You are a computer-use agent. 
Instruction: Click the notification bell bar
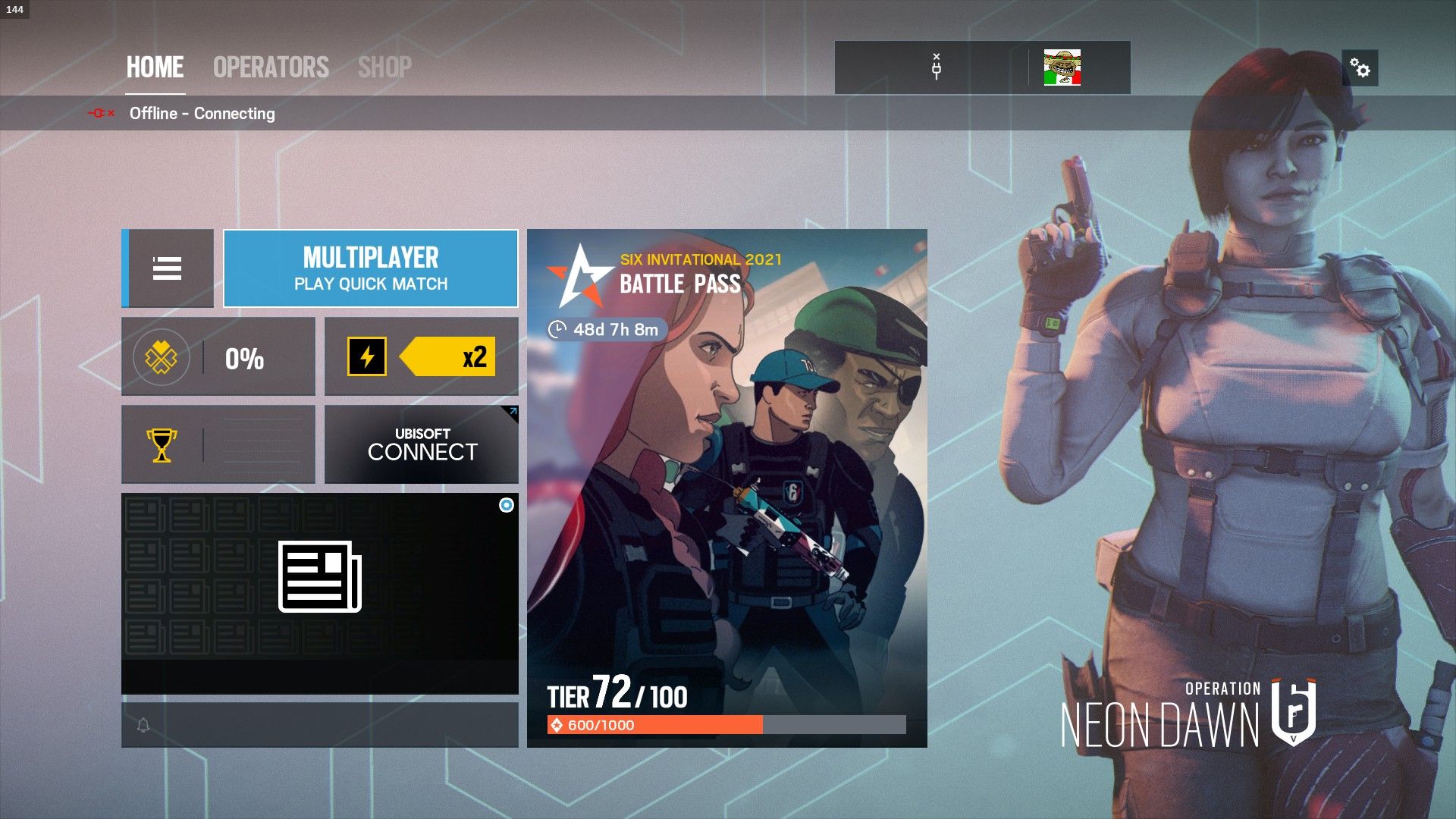319,725
